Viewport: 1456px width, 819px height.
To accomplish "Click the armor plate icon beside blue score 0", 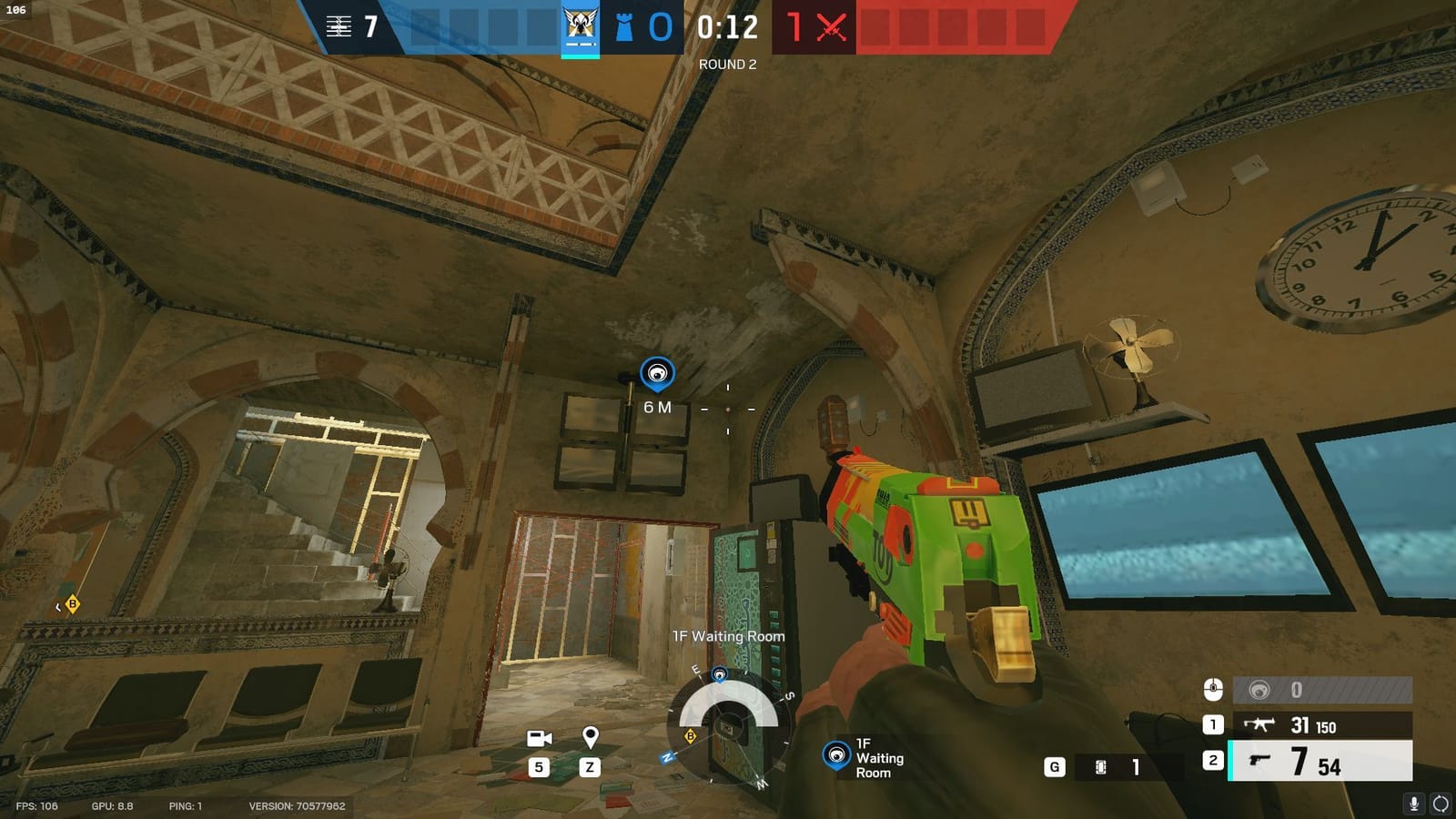I will (626, 26).
